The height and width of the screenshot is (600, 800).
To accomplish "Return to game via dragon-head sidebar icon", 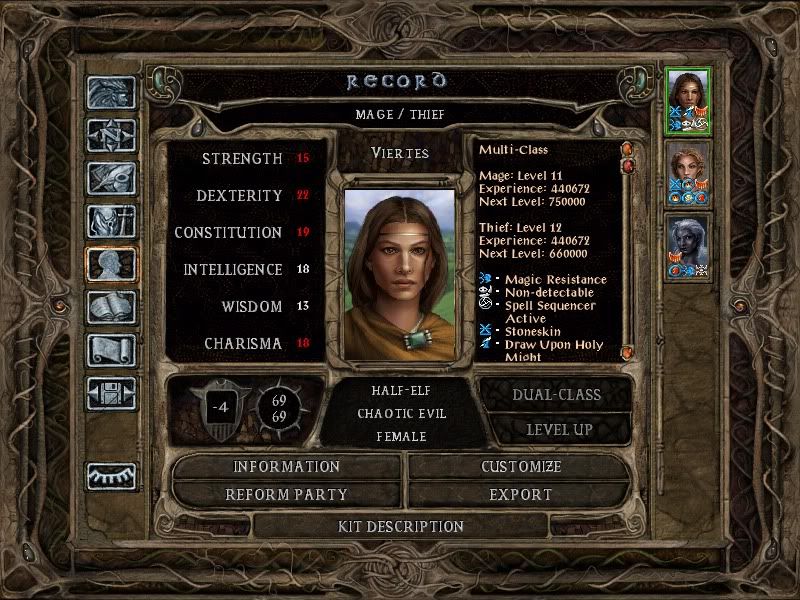I will 110,94.
